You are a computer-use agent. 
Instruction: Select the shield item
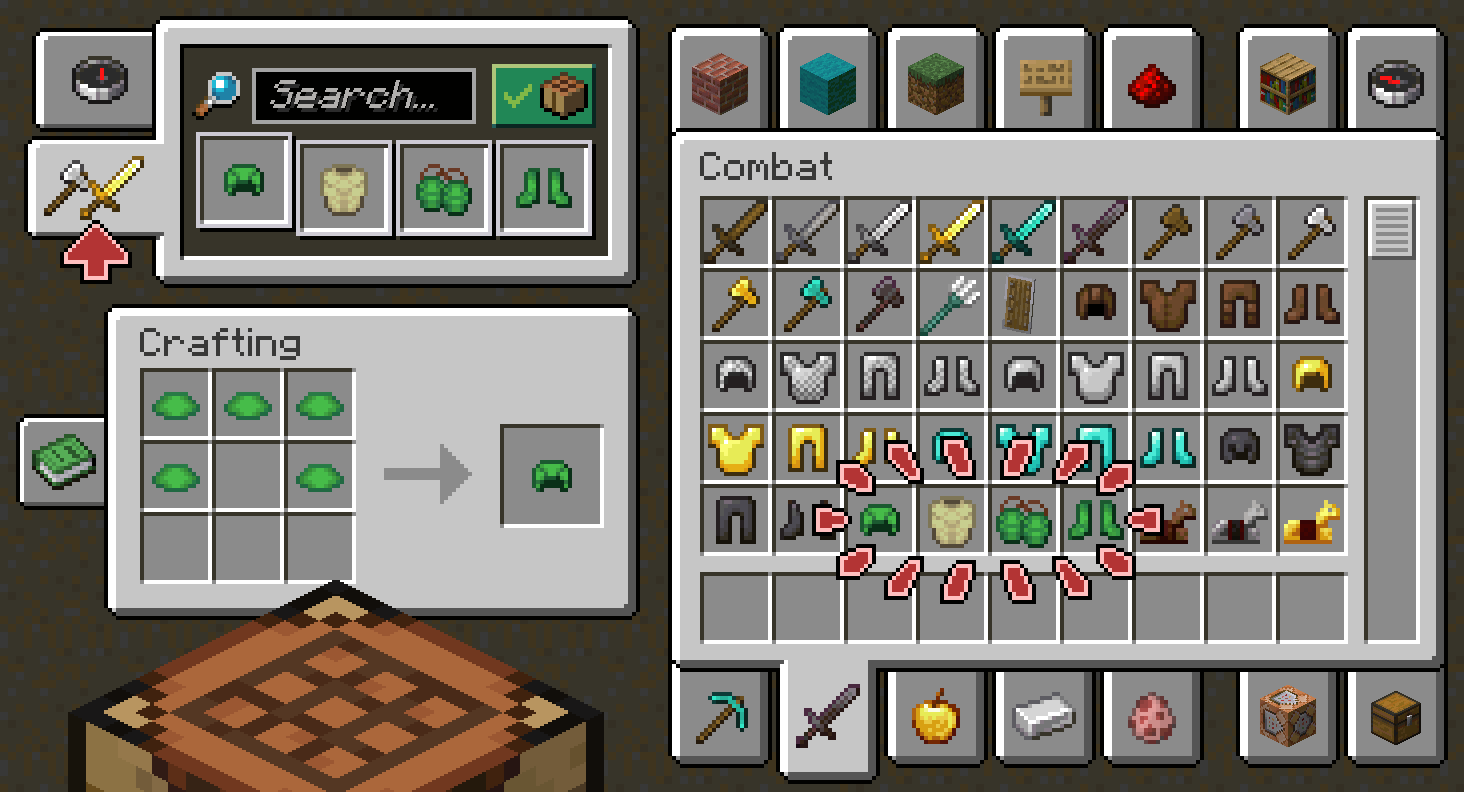point(1023,304)
